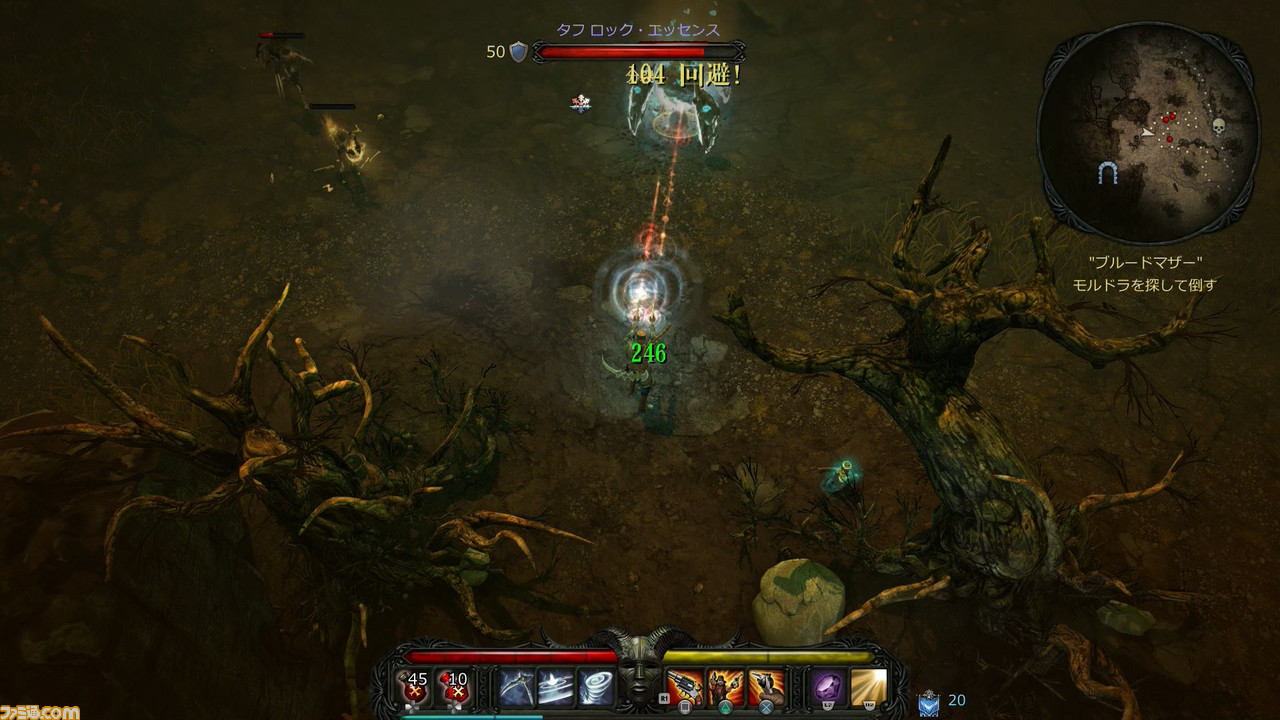Use the red potion with count 45
This screenshot has height=720, width=1280.
click(x=415, y=687)
